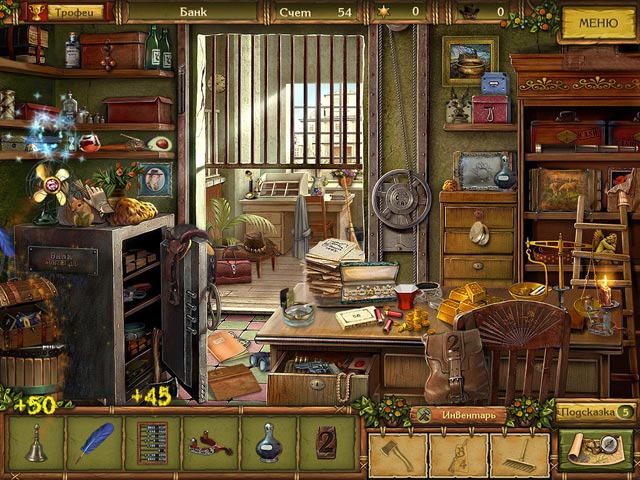
Task: Open the map scroll with compass
Action: 597,452
